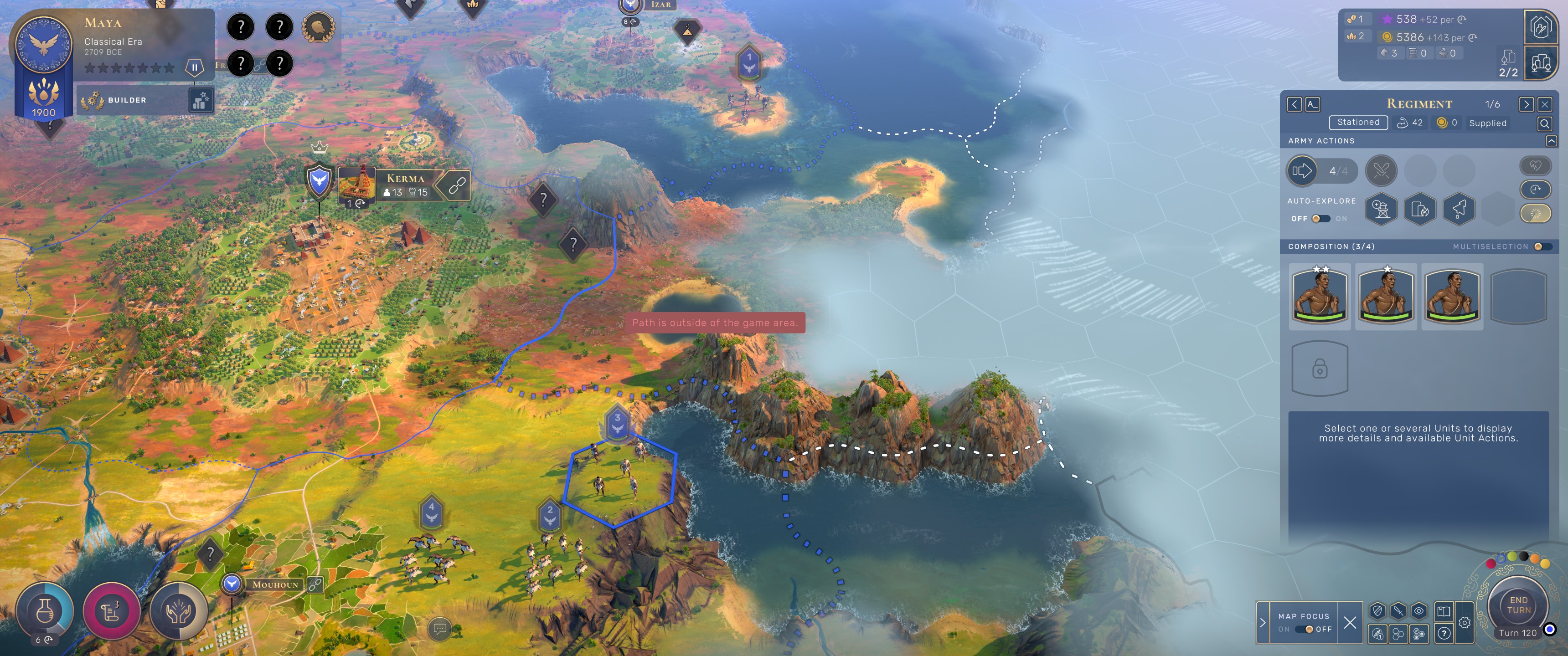Image resolution: width=1568 pixels, height=656 pixels.
Task: Open the help question mark button
Action: pos(1444,634)
